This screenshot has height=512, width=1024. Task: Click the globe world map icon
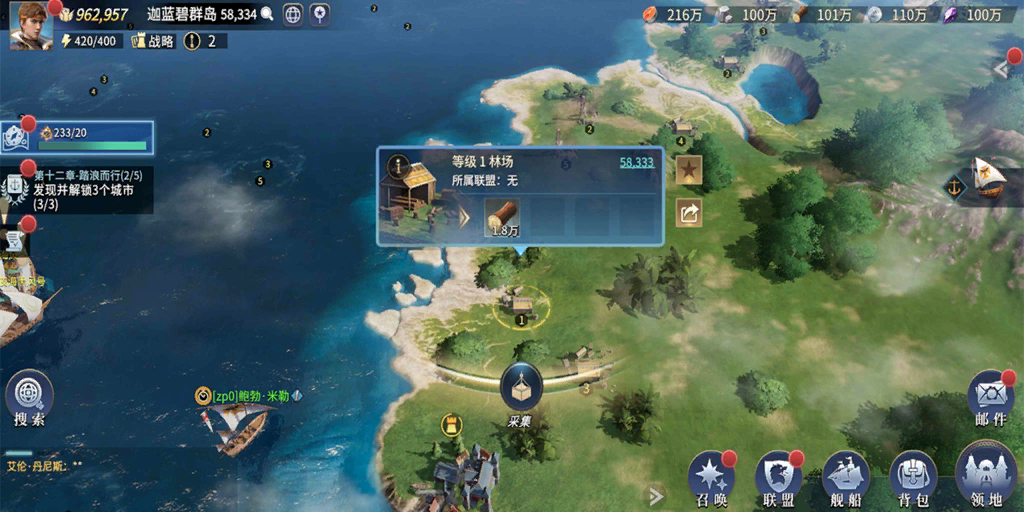(x=293, y=14)
